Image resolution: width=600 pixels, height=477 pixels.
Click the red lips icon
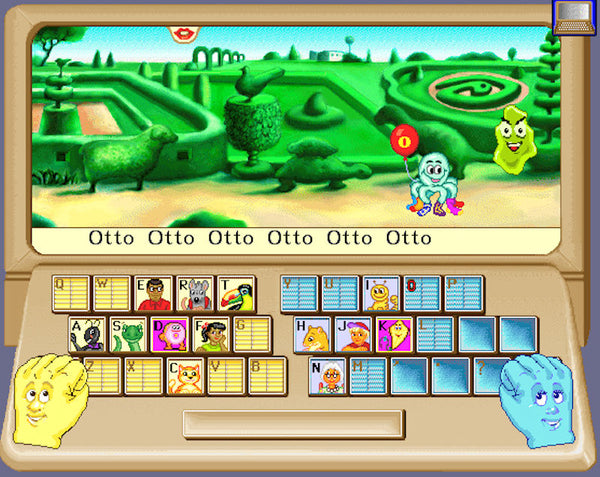tap(183, 33)
